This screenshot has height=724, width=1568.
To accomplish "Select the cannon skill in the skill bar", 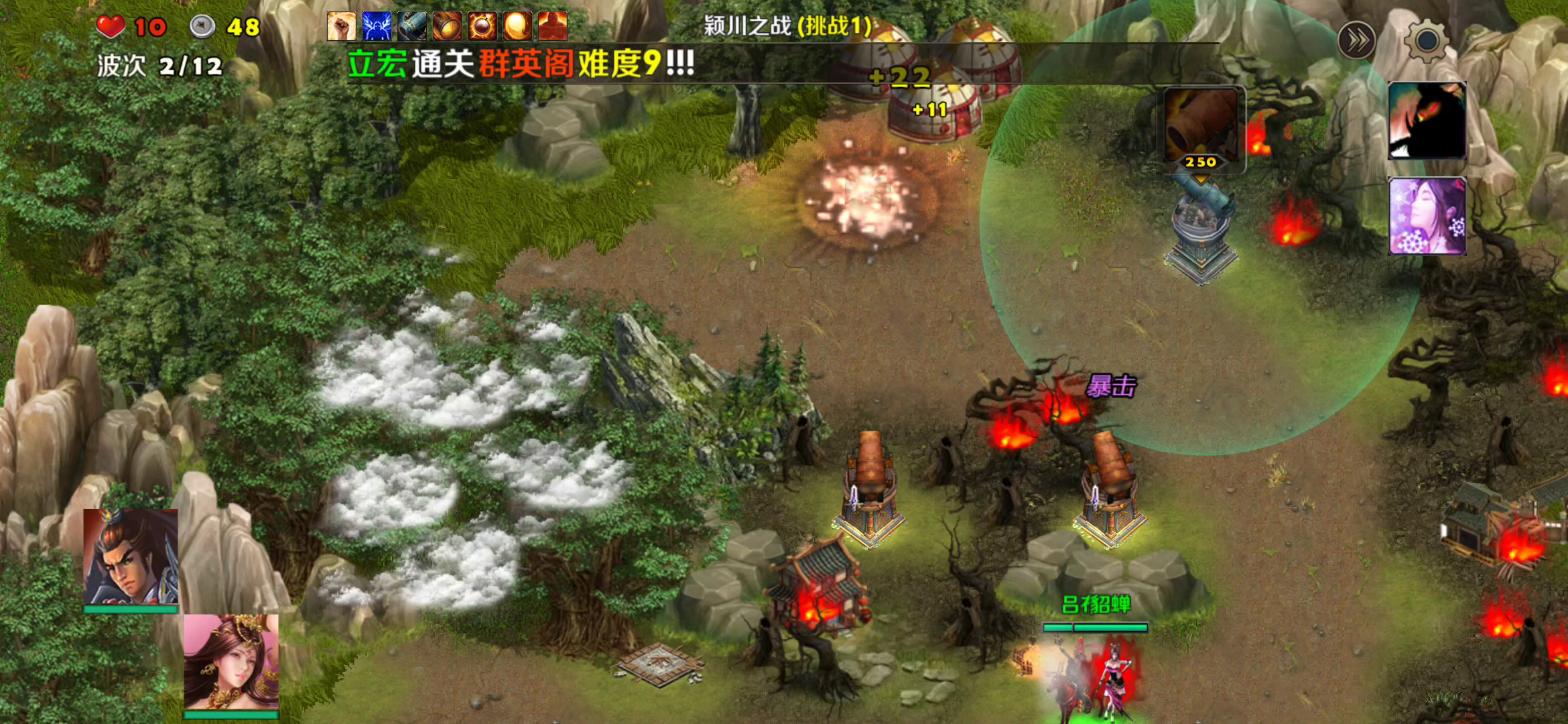I will pyautogui.click(x=412, y=27).
